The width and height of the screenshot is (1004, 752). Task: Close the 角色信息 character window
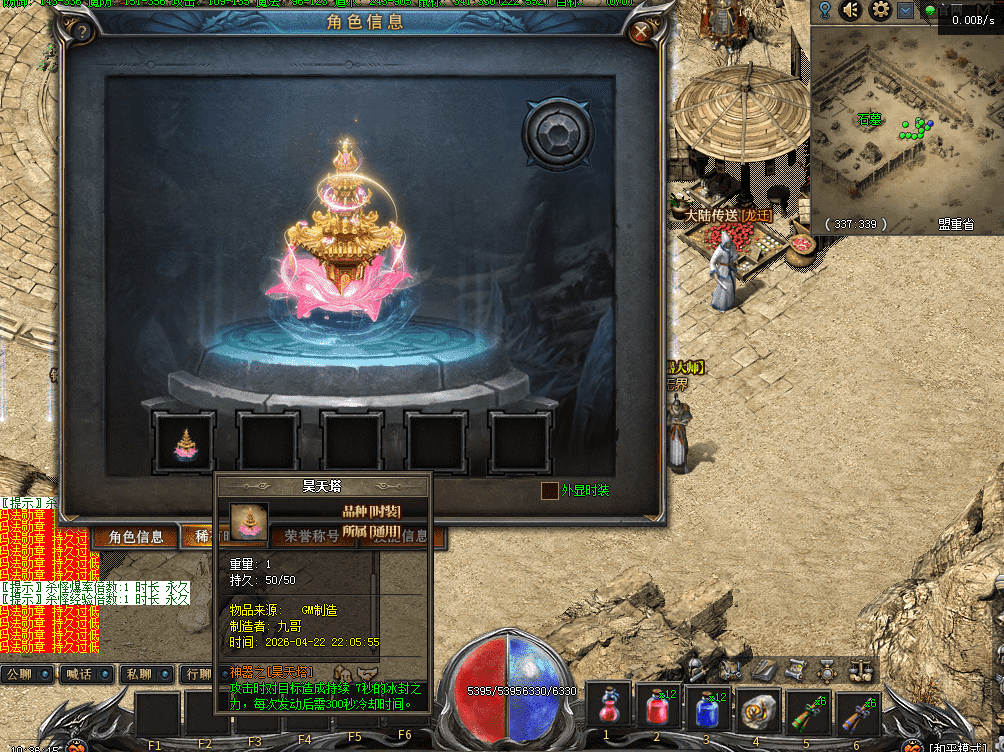(x=642, y=33)
